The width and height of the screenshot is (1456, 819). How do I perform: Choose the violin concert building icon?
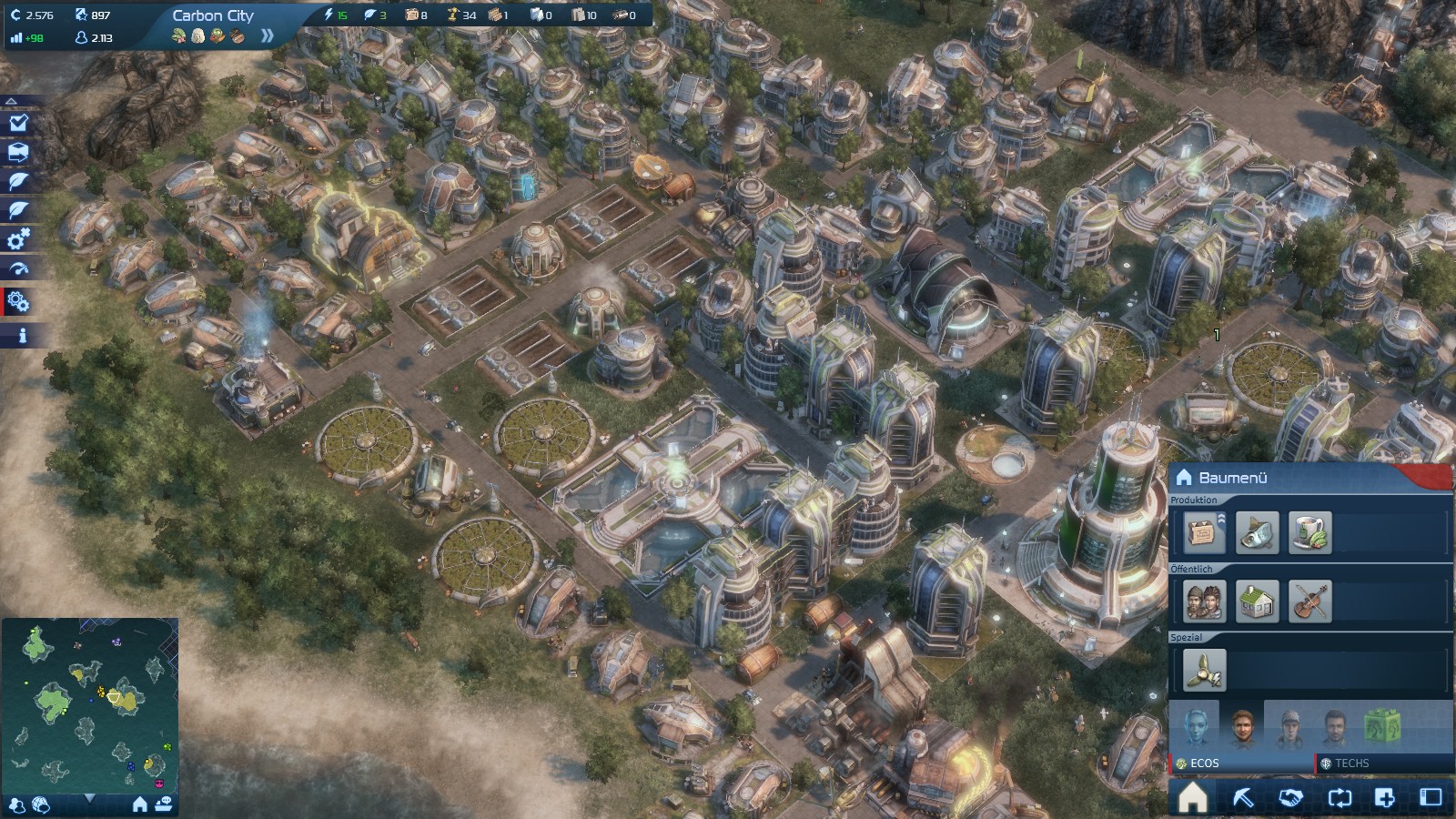pyautogui.click(x=1309, y=602)
